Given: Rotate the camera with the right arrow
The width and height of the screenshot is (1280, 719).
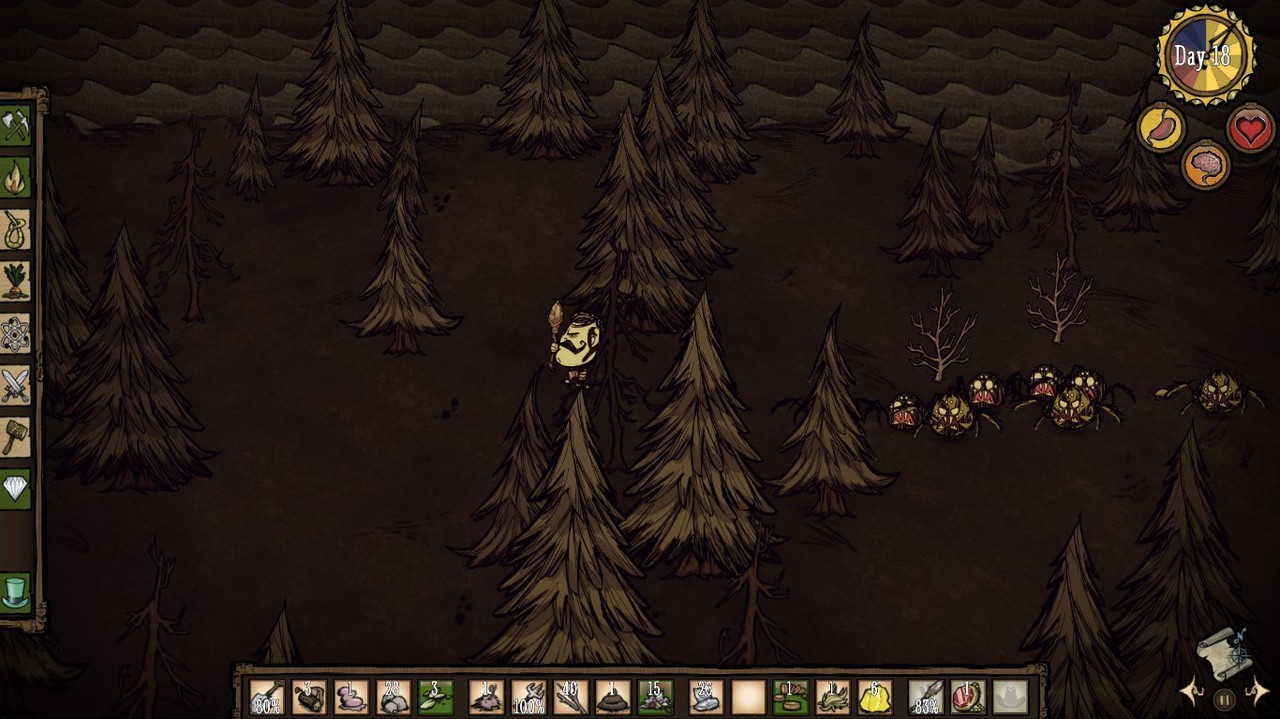Looking at the screenshot, I should coord(1258,691).
